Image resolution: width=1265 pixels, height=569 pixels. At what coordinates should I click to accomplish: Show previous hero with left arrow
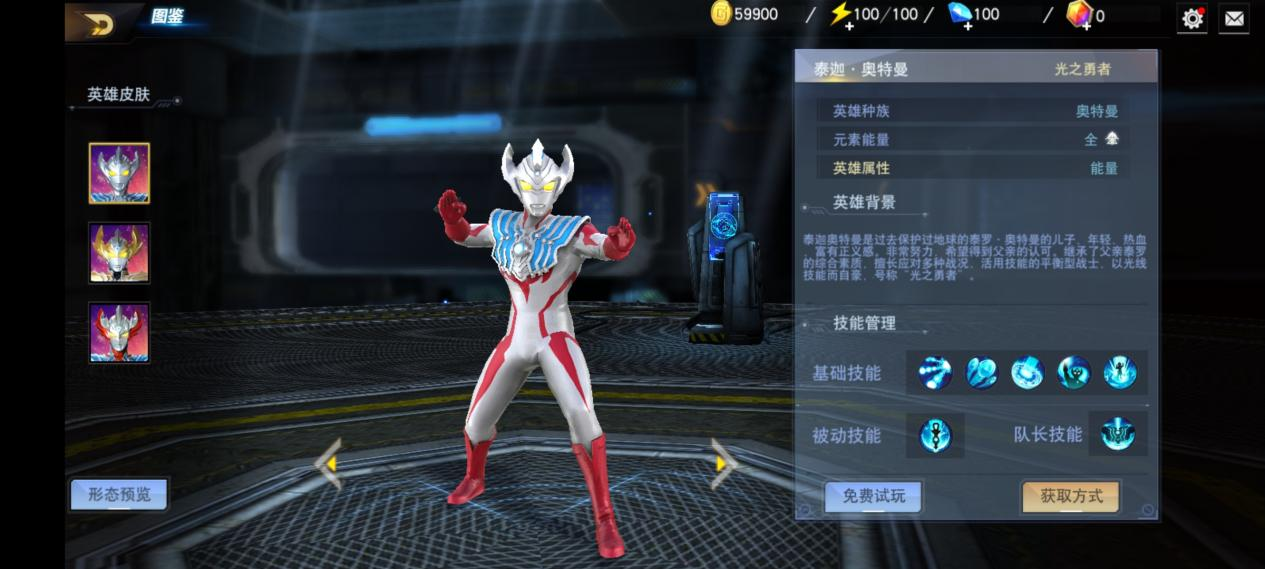coord(328,463)
